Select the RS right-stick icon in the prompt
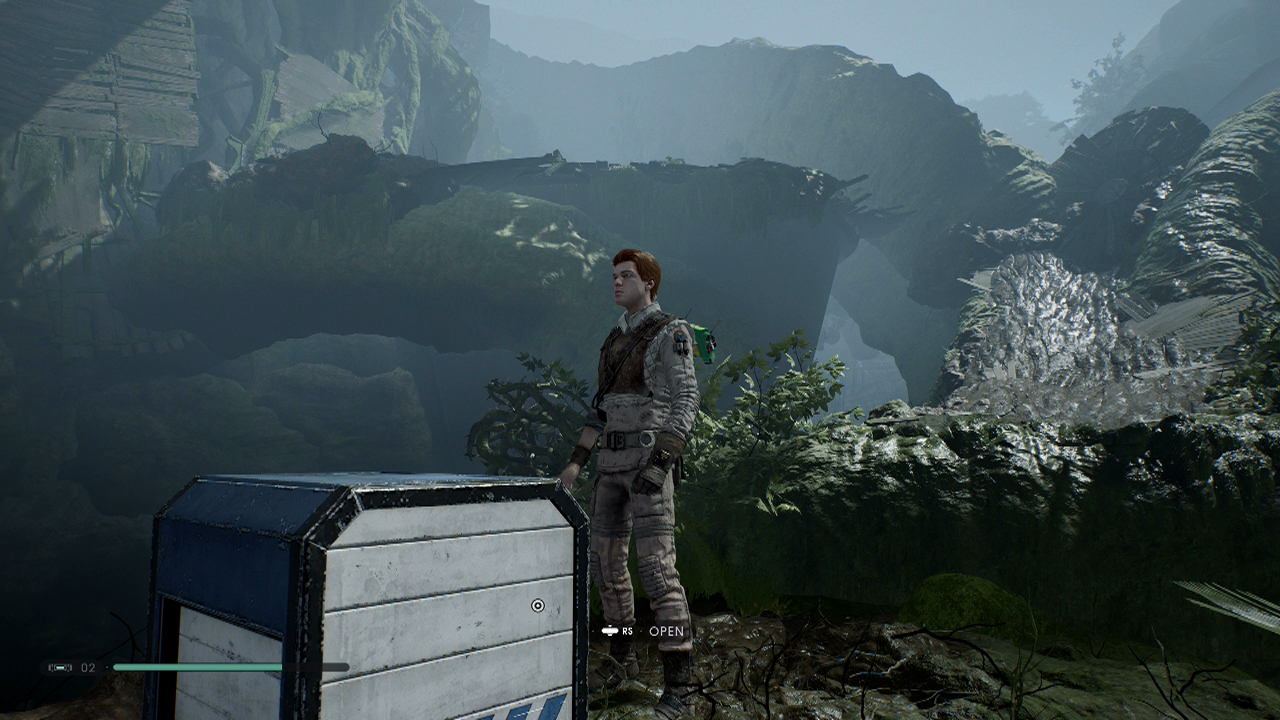Screen dimensions: 1280x720 click(x=612, y=632)
